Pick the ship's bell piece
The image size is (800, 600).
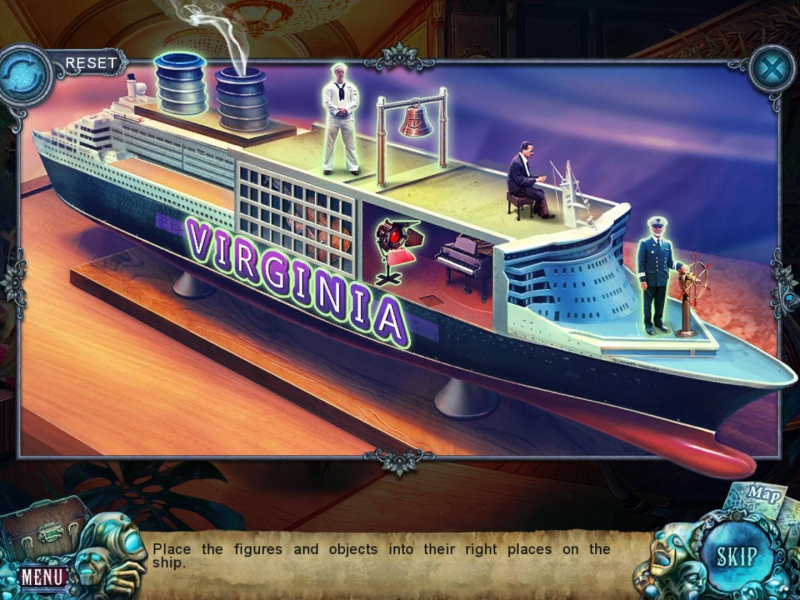414,120
